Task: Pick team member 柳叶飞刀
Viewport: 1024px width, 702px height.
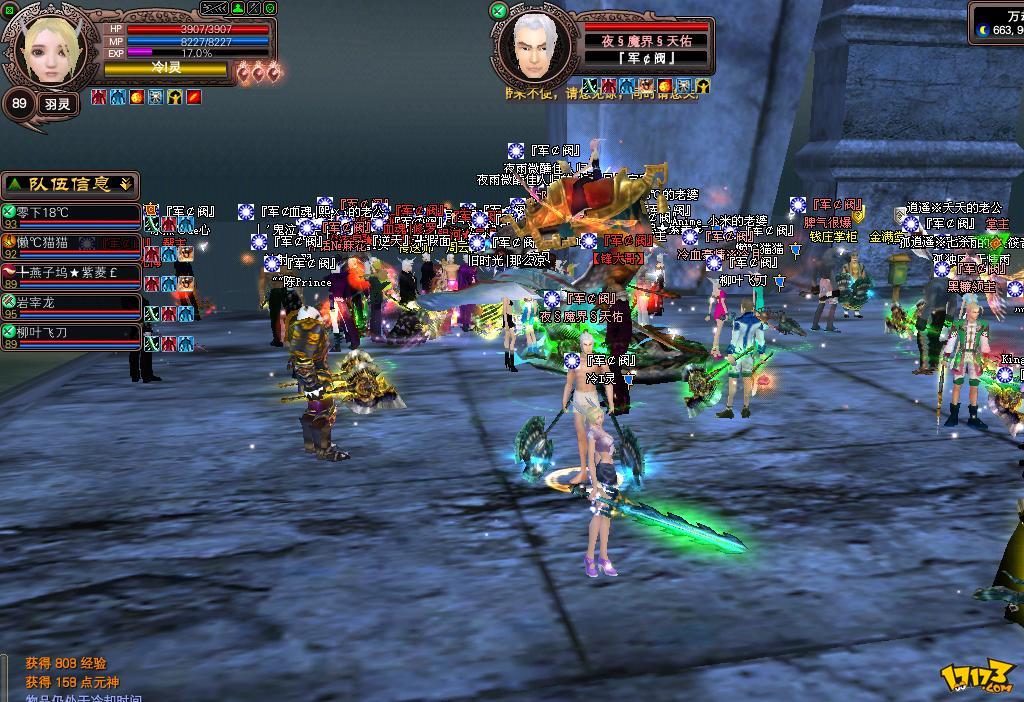Action: 70,332
